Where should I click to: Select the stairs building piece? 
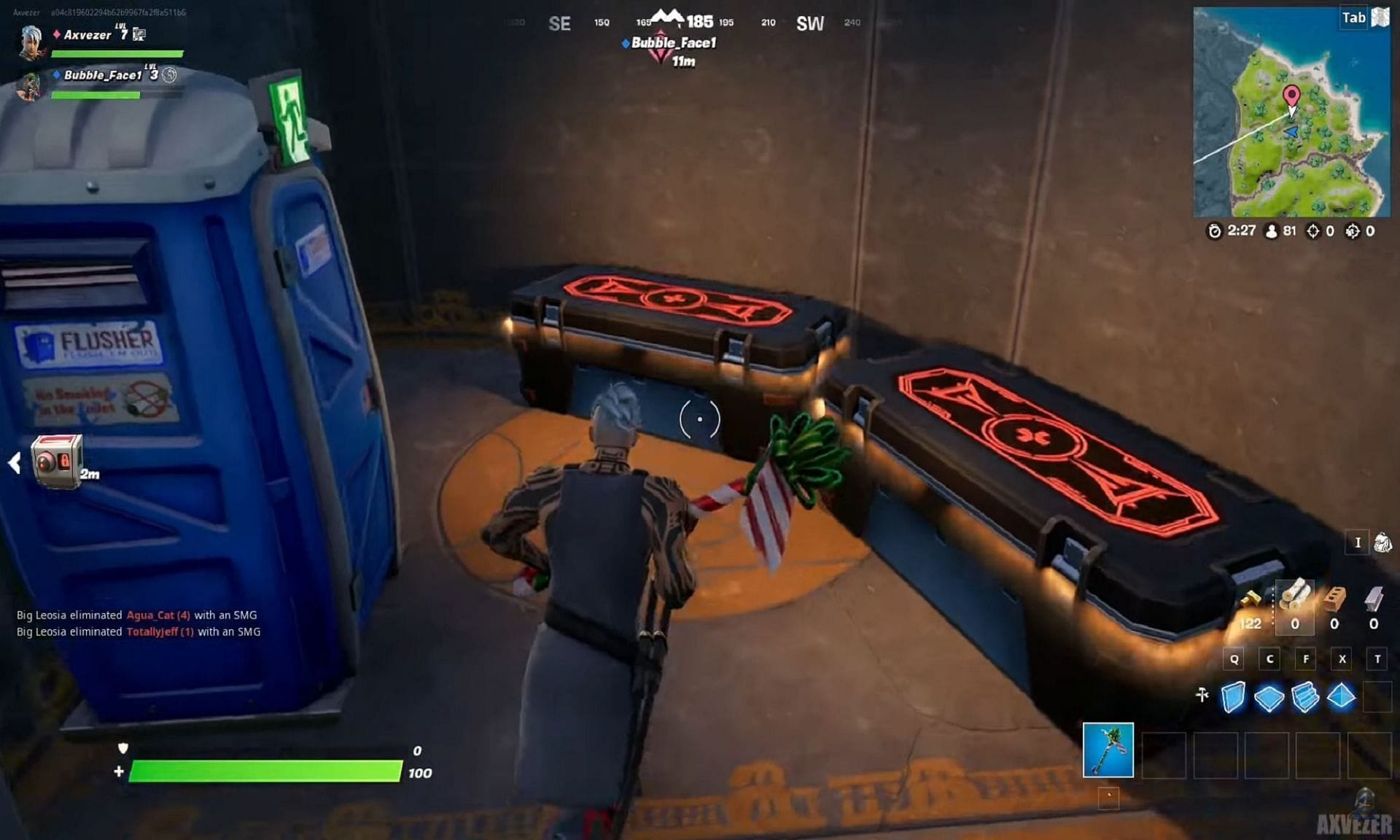[x=1305, y=696]
